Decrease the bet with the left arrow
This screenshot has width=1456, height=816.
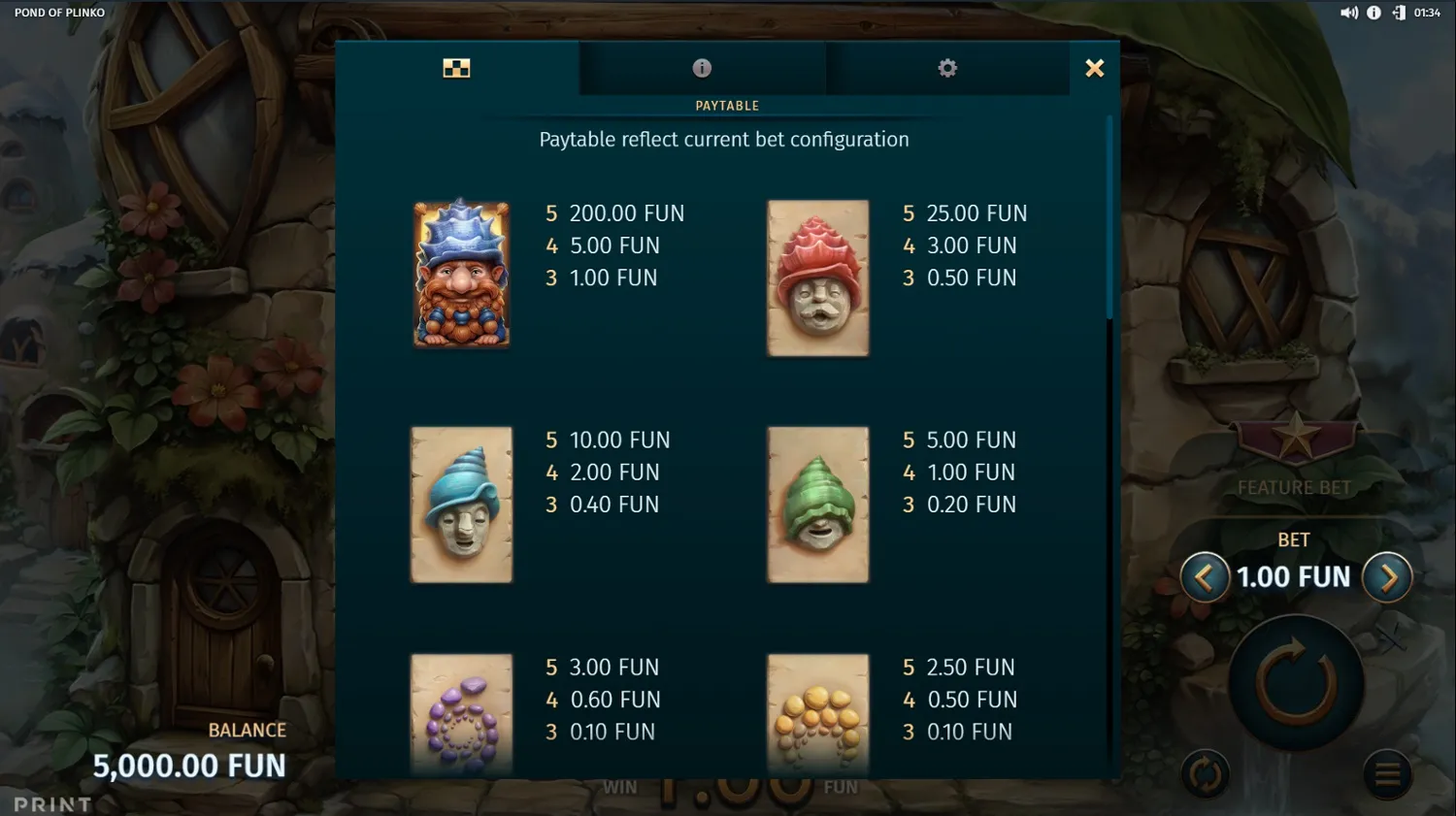pos(1204,576)
